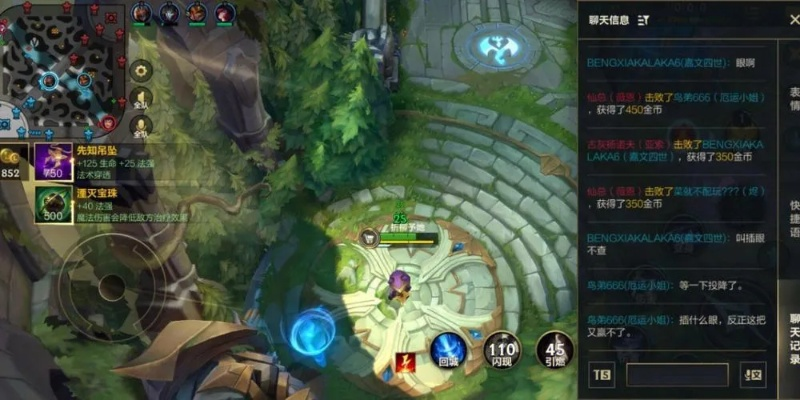Use the 闪现 Flash summoner spell
The height and width of the screenshot is (400, 800).
coord(502,350)
